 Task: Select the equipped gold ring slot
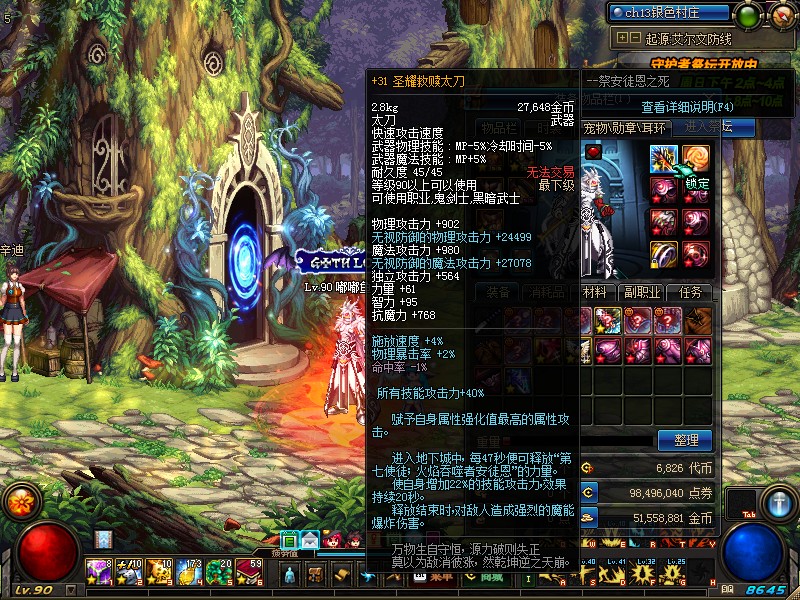[664, 253]
